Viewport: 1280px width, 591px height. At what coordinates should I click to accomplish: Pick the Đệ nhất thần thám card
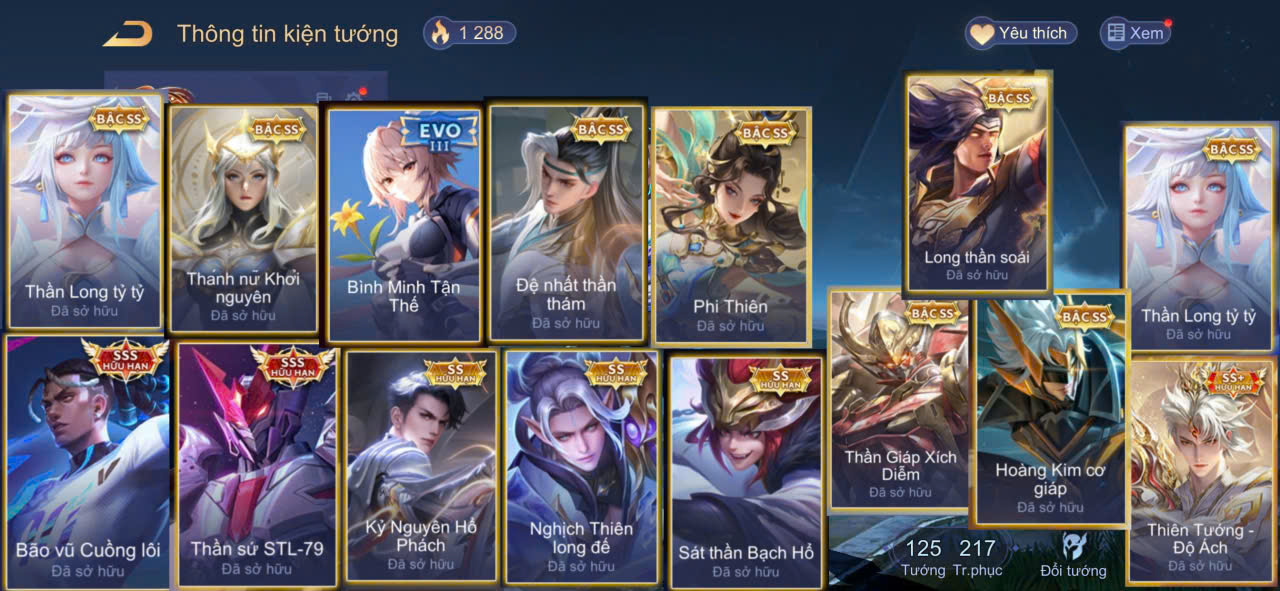tap(566, 222)
